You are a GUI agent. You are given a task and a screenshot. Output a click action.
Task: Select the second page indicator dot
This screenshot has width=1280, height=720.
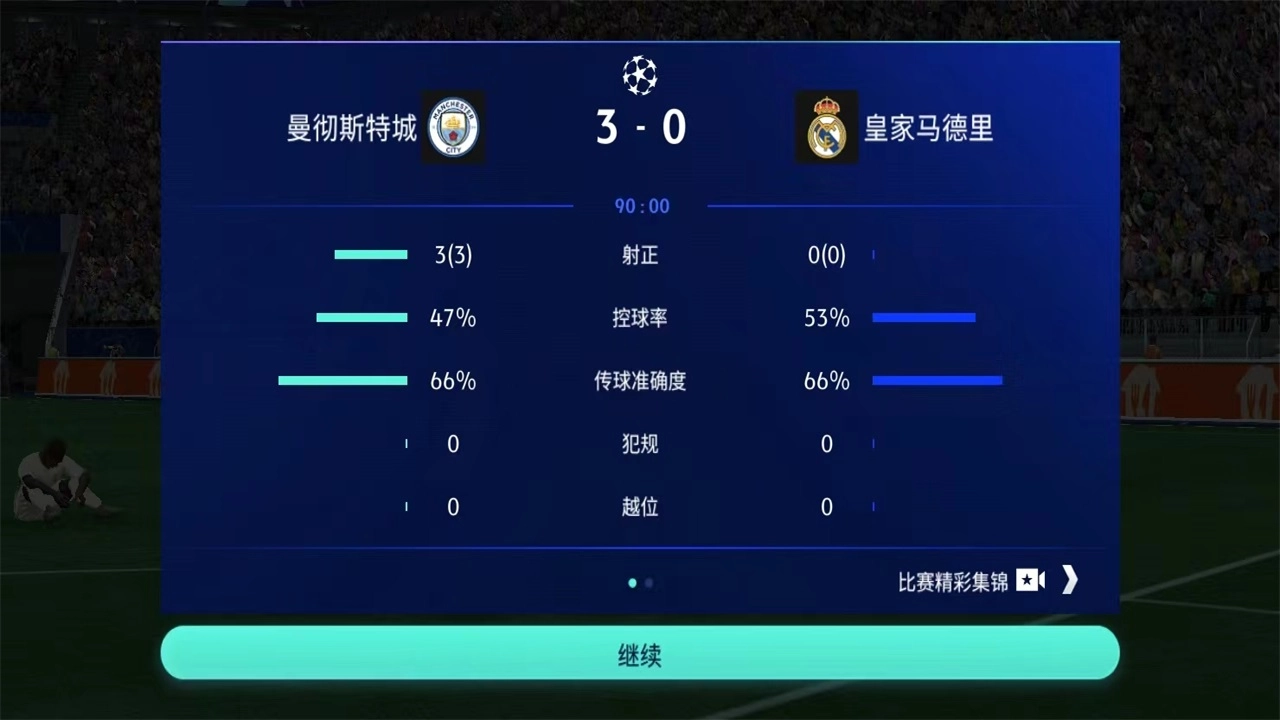tap(648, 583)
